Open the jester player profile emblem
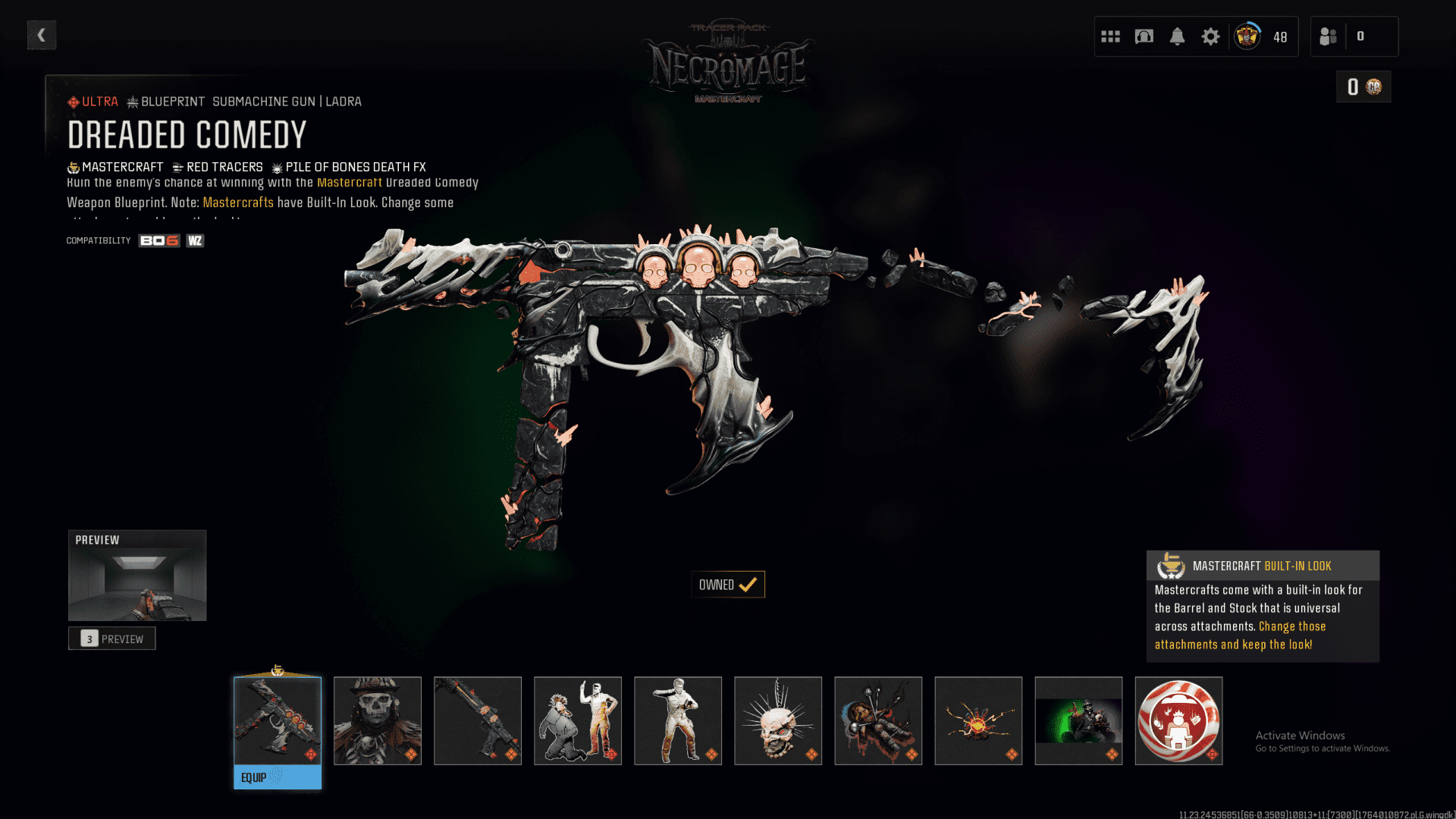1456x819 pixels. tap(1247, 36)
